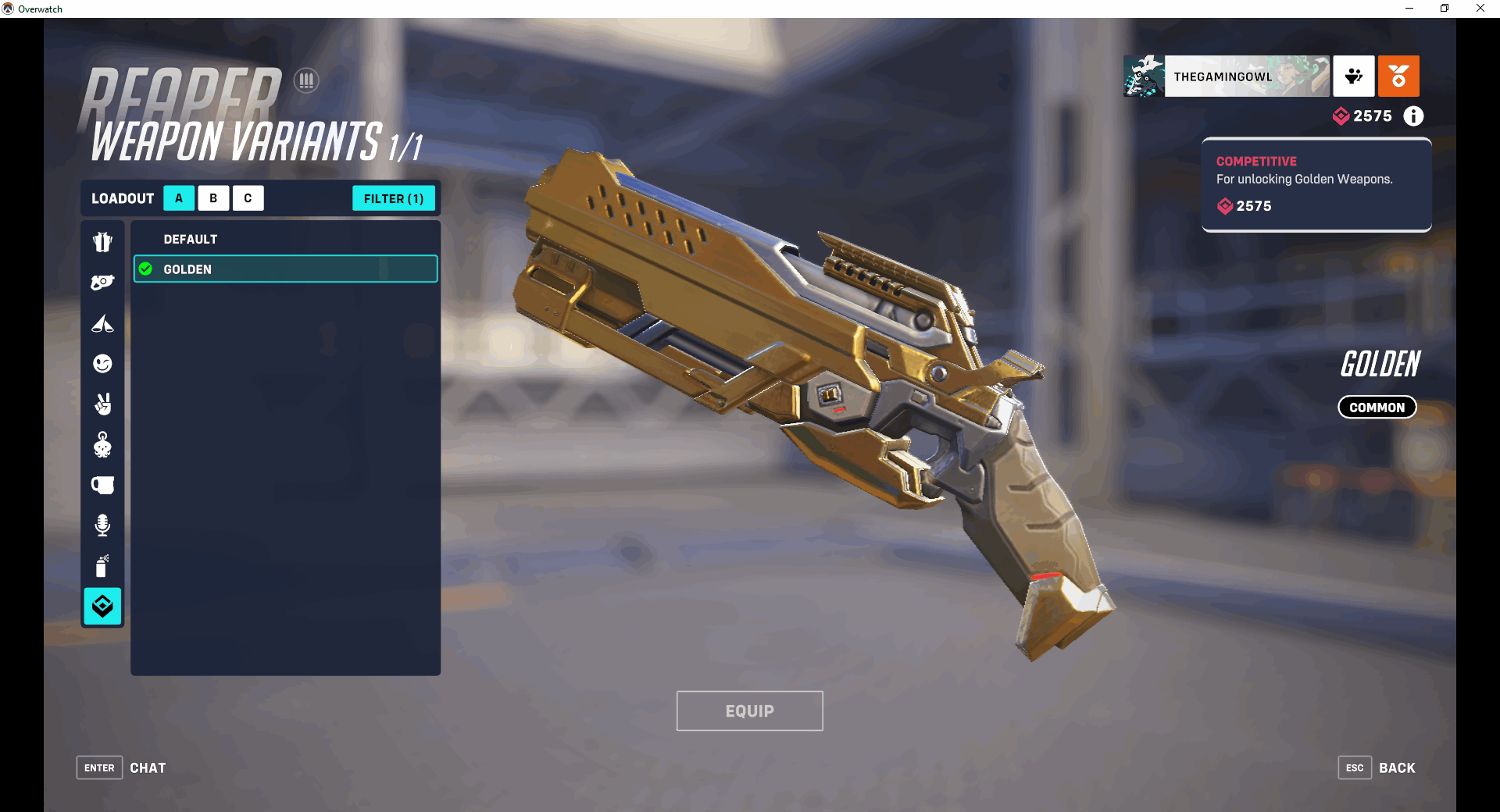This screenshot has width=1500, height=812.
Task: Select loadout slot A
Action: 178,198
